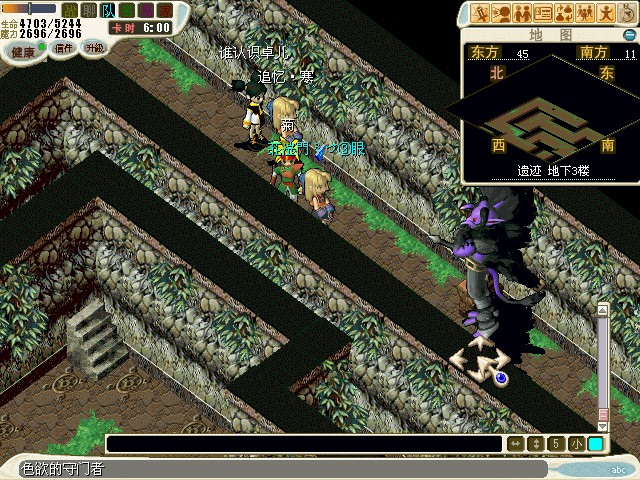640x480 pixels.
Task: Click the compass icon beside the top toolbar
Action: 627,13
